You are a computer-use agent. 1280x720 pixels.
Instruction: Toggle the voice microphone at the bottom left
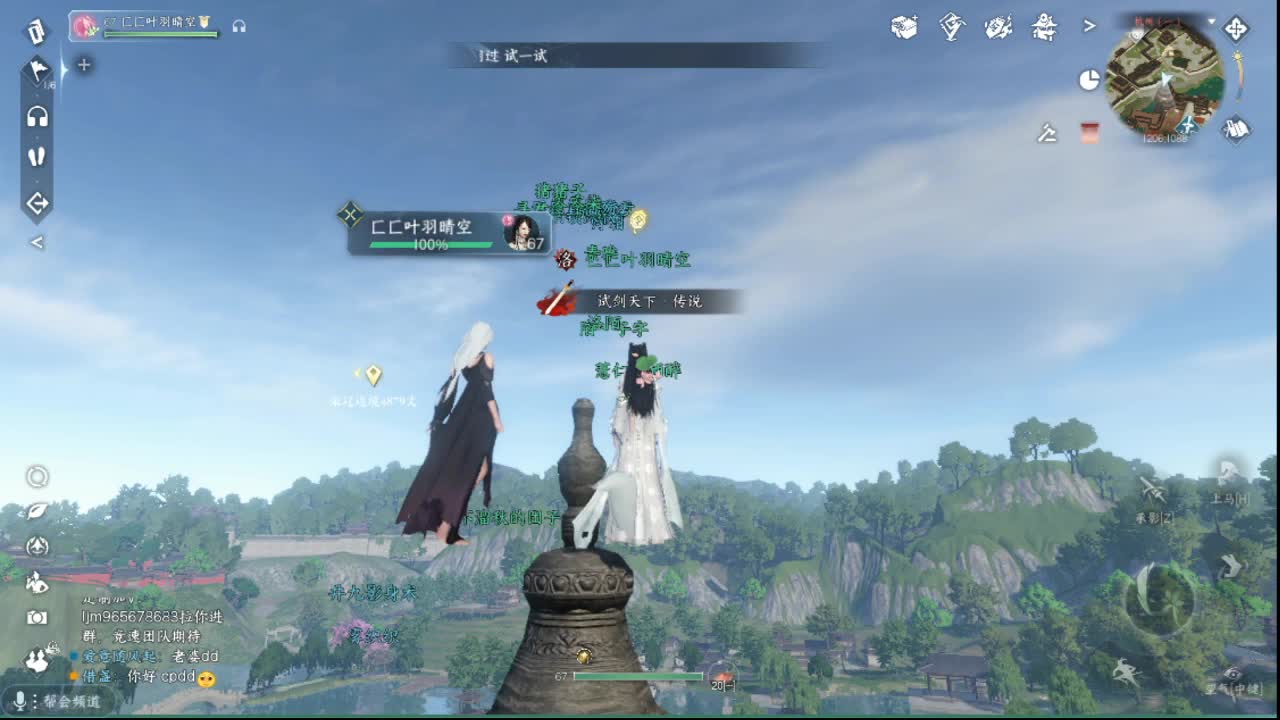(x=20, y=699)
